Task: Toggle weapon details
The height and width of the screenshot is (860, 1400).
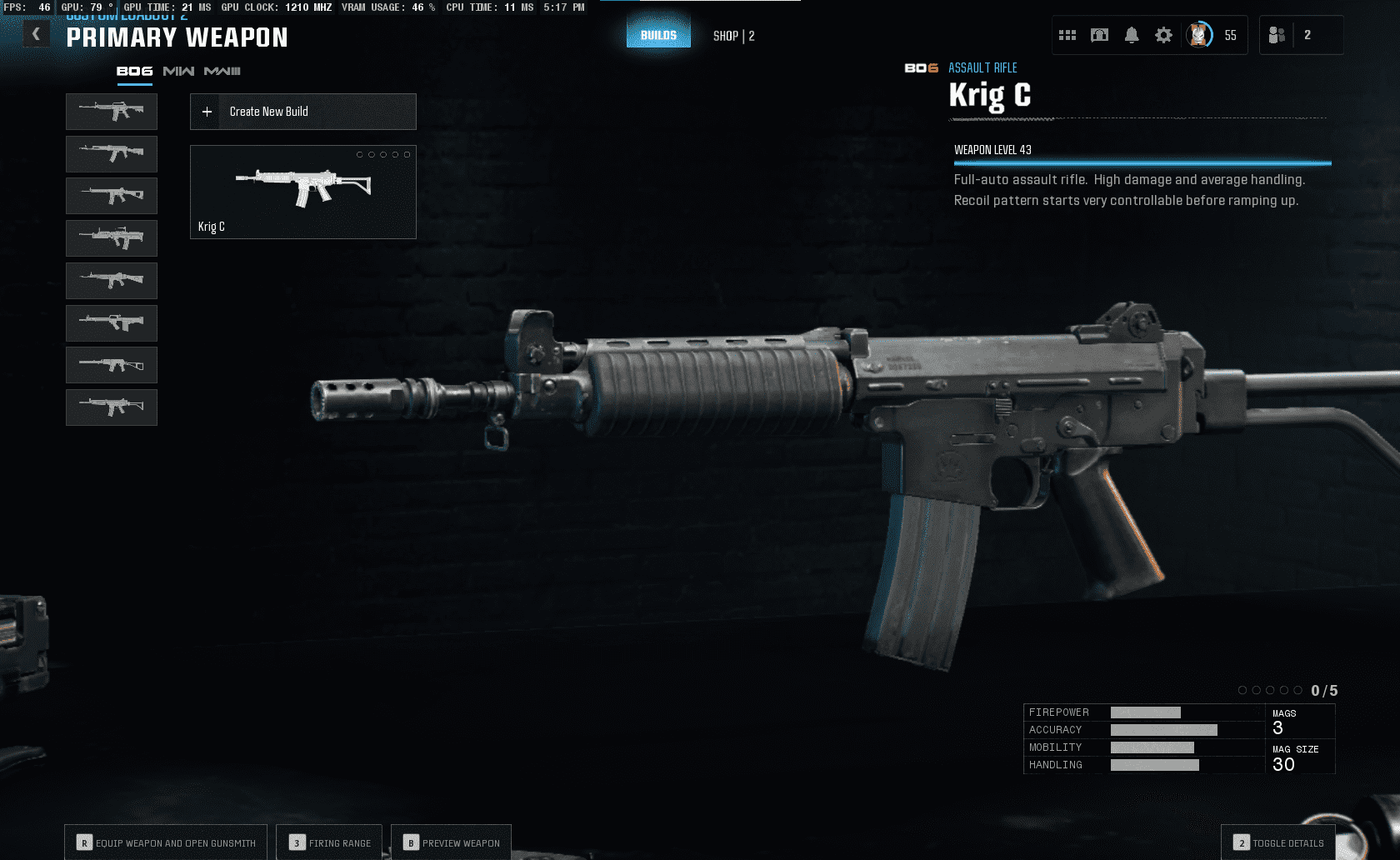Action: (1278, 842)
